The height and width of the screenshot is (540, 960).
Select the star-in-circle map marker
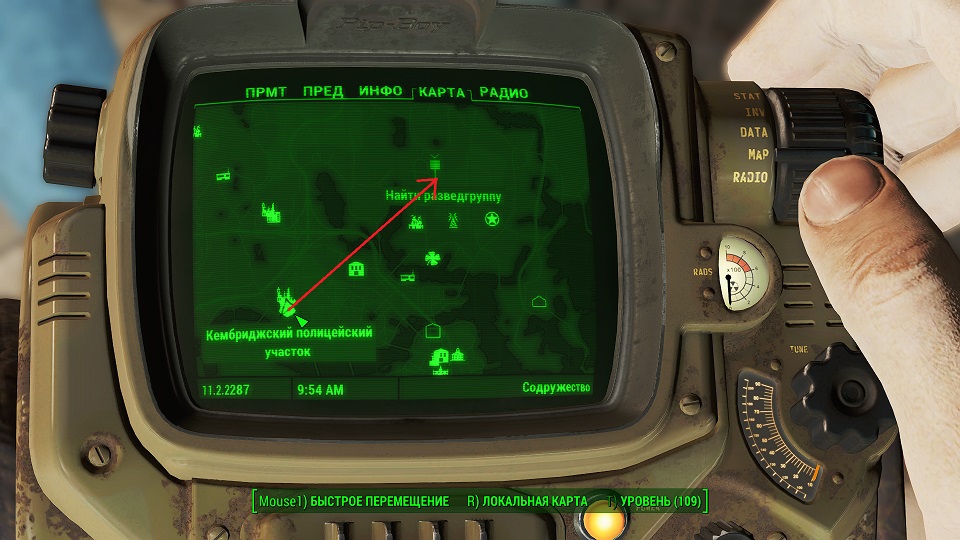coord(492,219)
